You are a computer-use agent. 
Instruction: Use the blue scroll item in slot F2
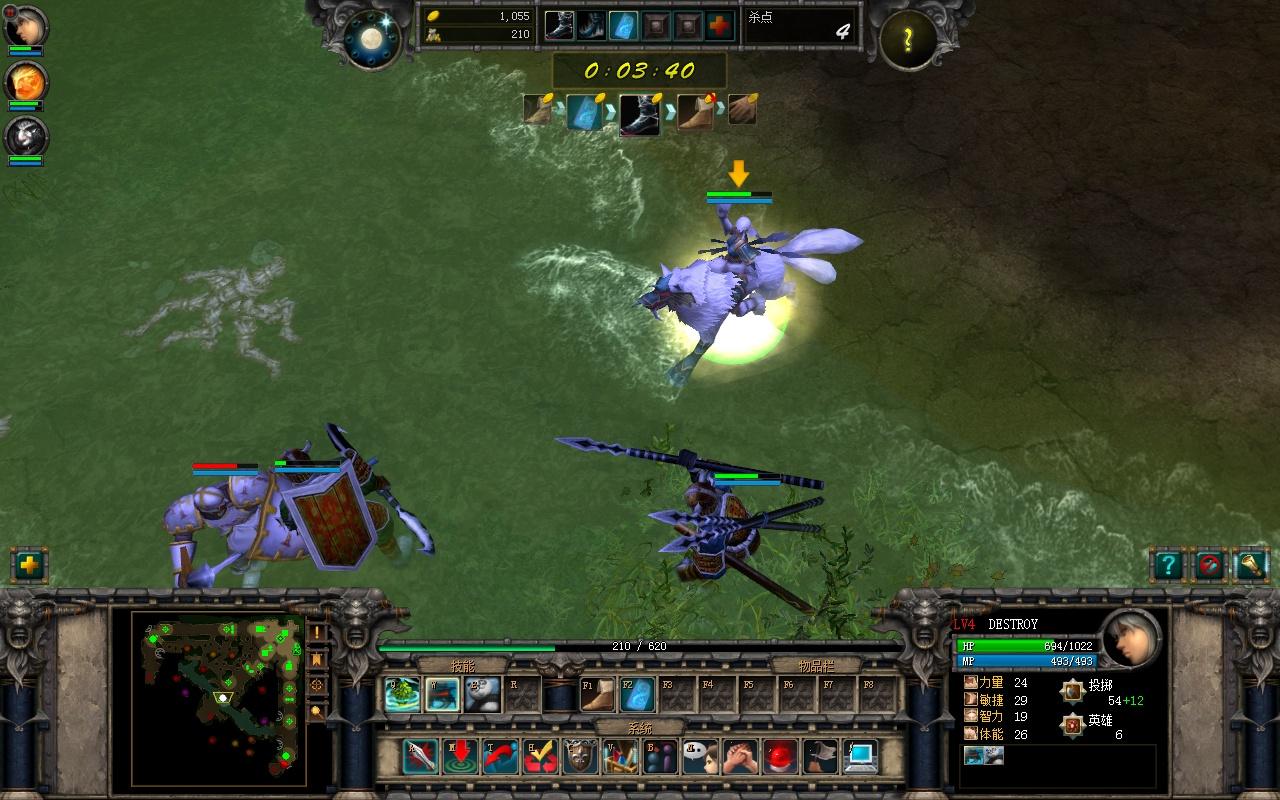pyautogui.click(x=638, y=692)
